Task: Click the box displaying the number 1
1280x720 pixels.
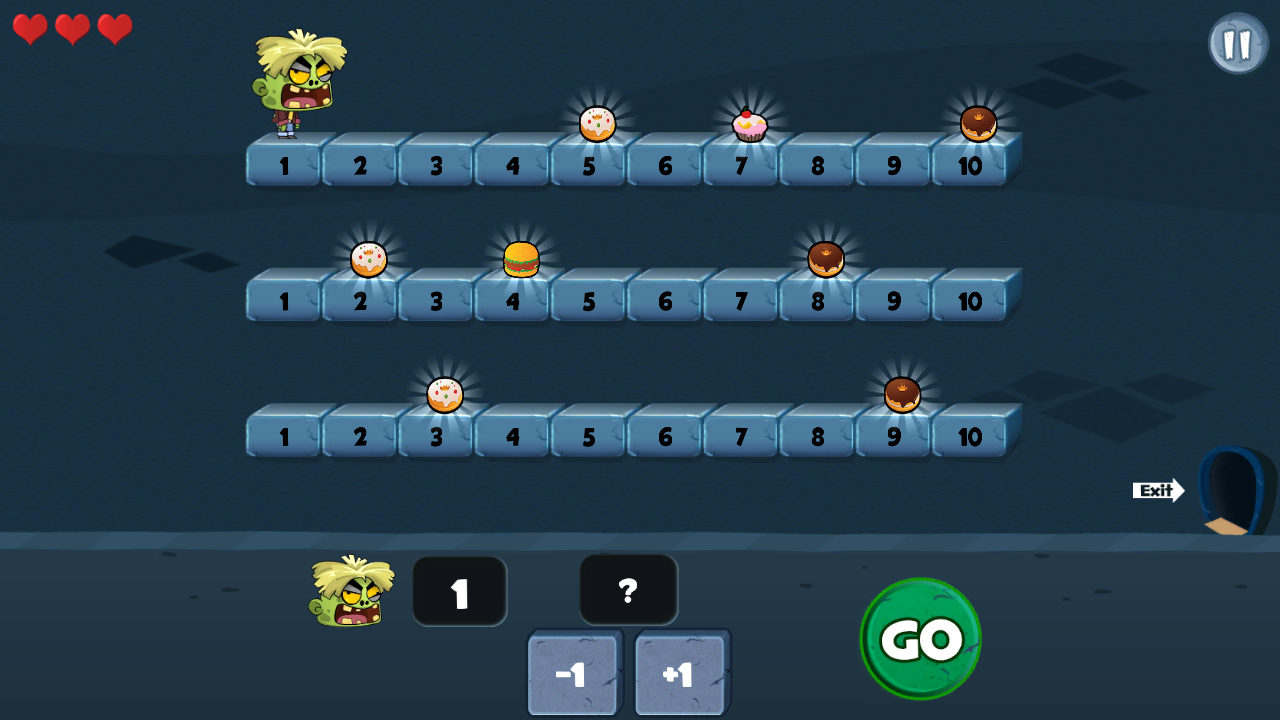Action: point(460,591)
